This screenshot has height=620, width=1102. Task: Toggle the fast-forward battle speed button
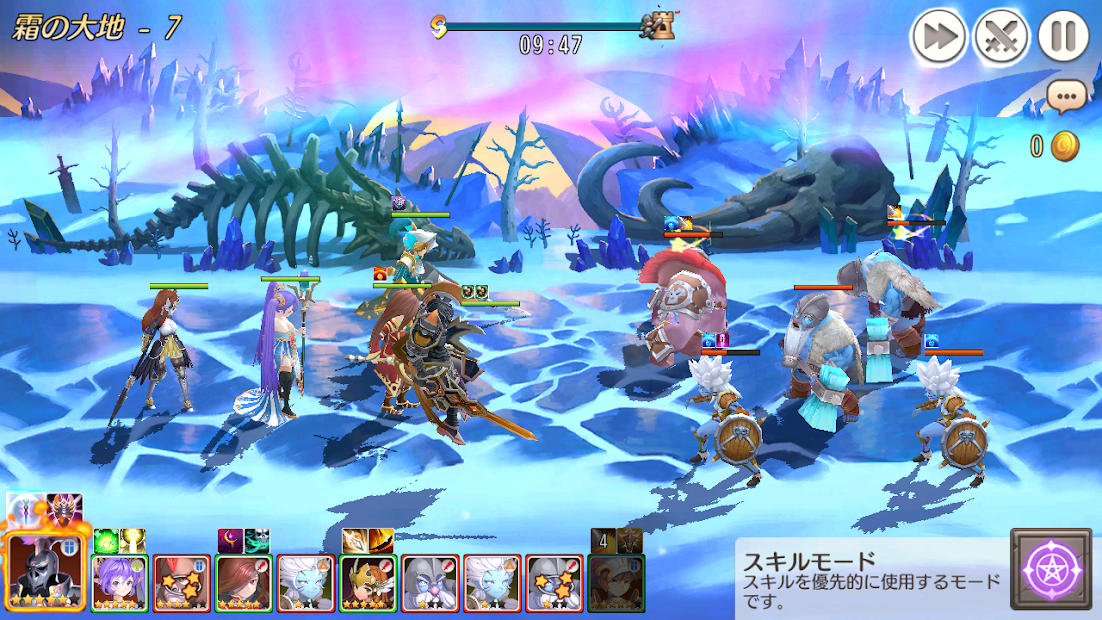937,38
